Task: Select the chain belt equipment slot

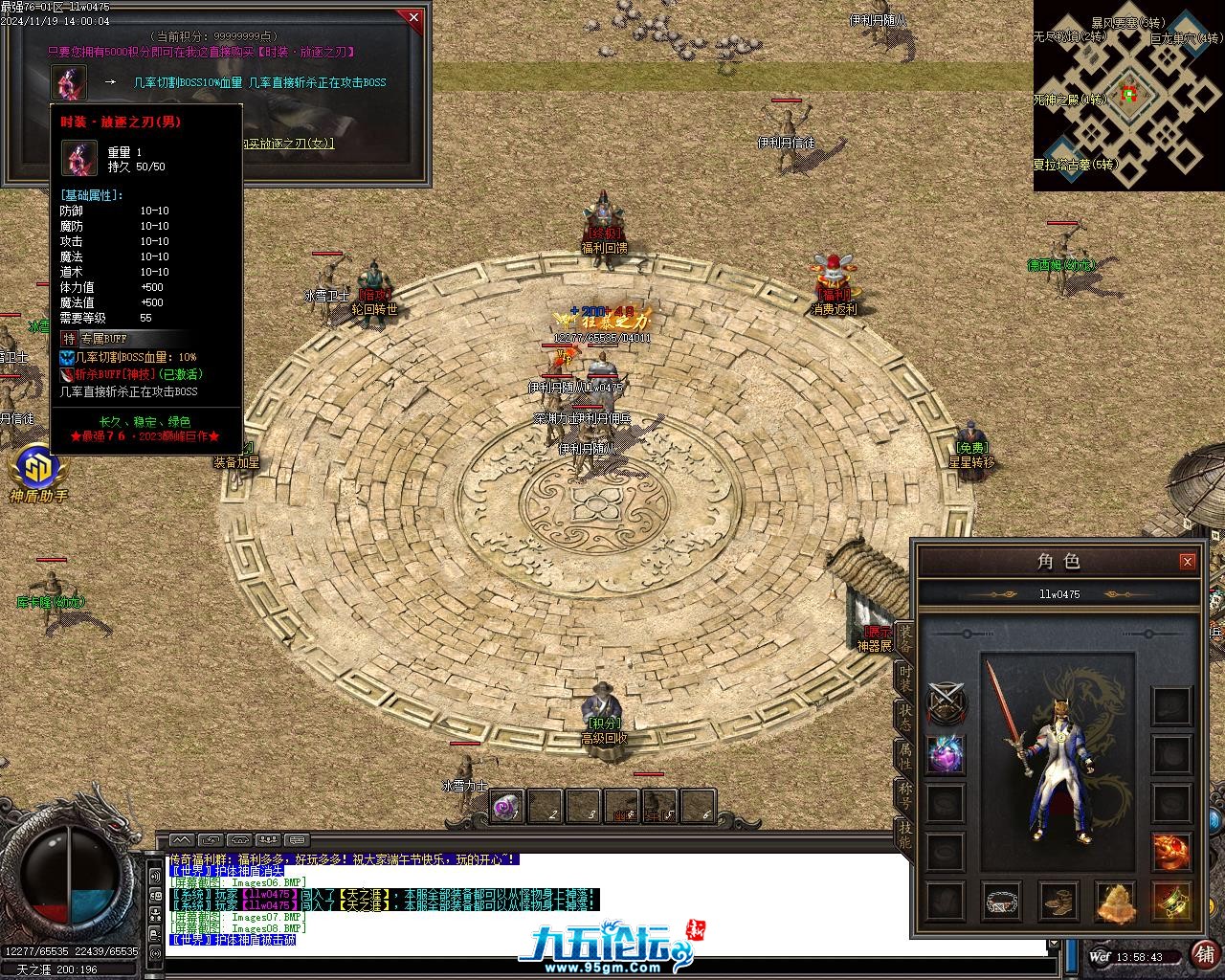Action: point(1002,902)
